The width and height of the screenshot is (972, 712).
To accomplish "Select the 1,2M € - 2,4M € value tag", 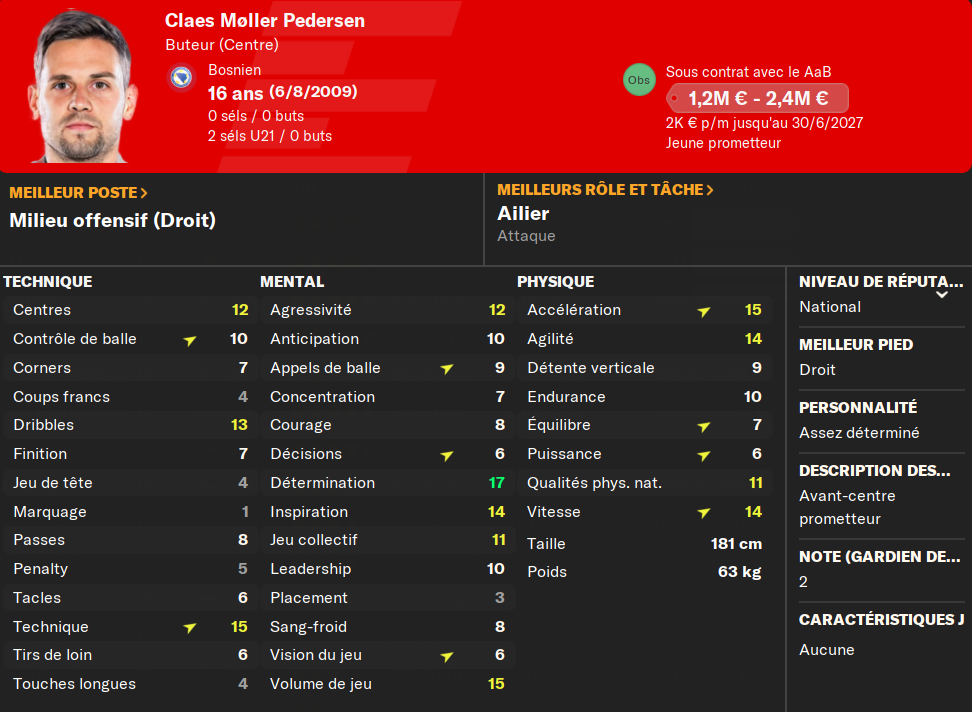I will coord(757,98).
